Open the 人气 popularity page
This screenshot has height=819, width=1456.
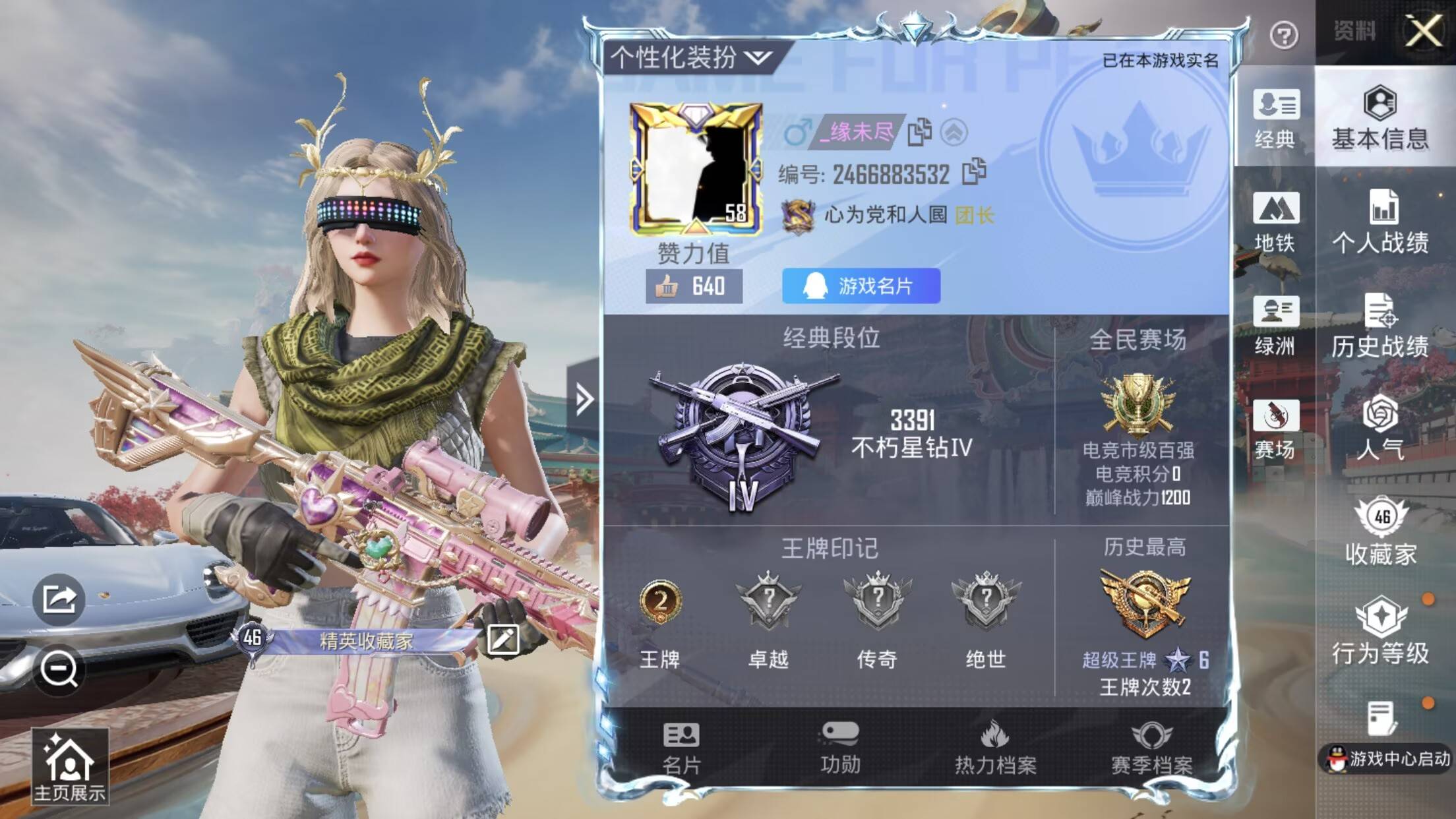pos(1380,429)
